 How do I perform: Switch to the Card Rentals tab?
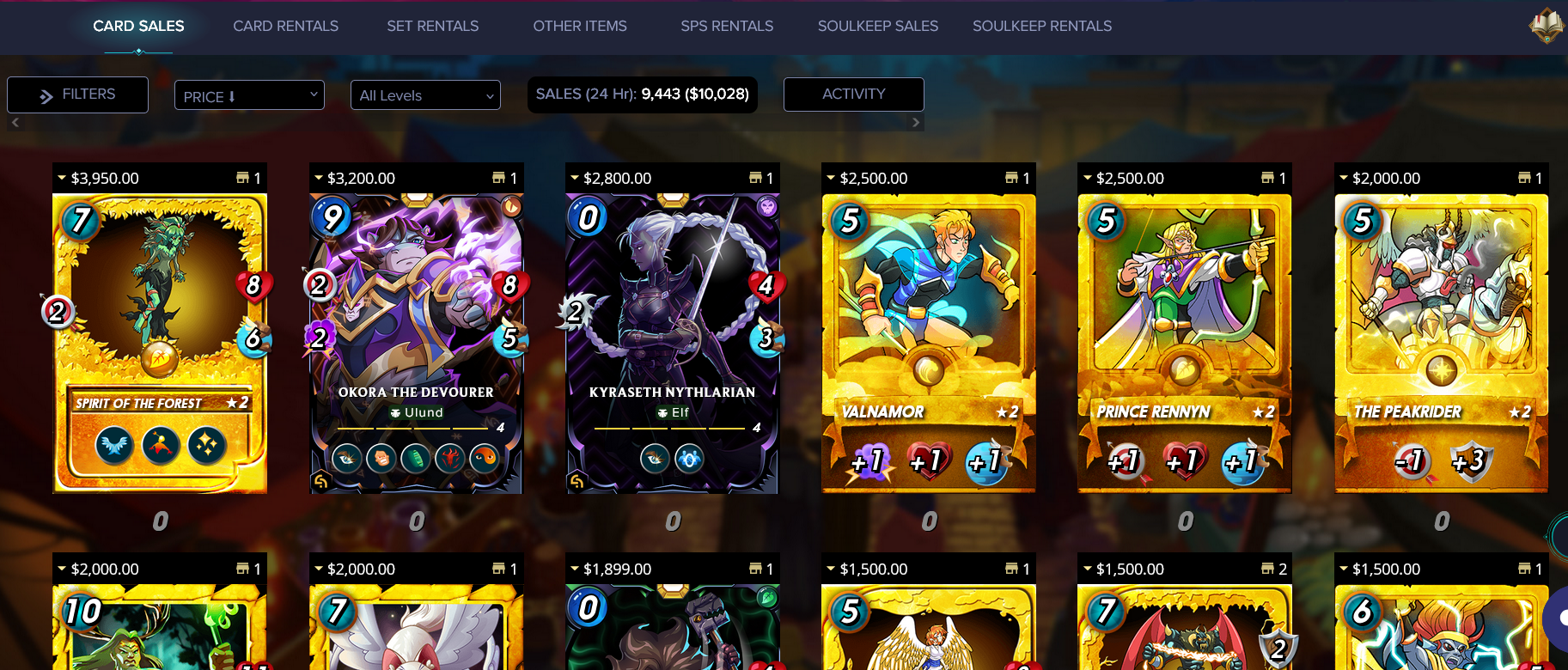pyautogui.click(x=285, y=26)
